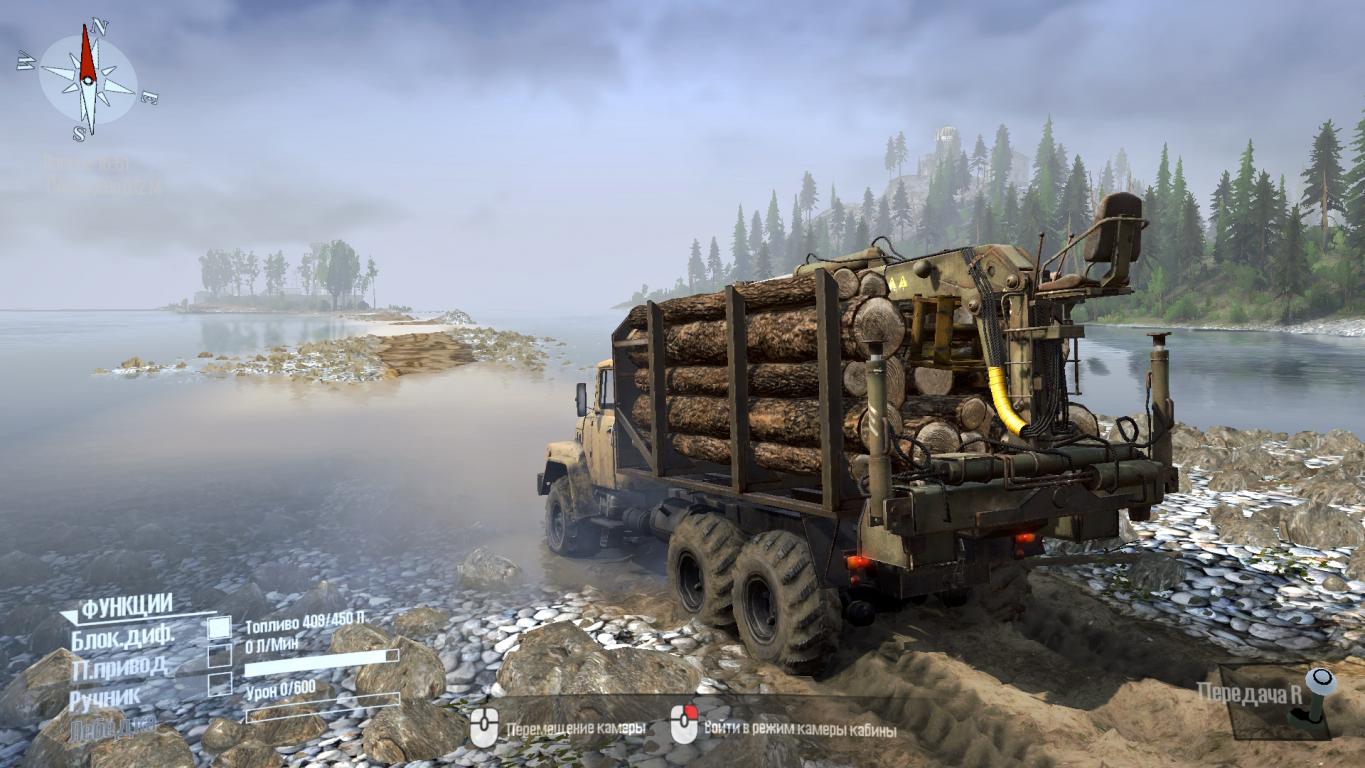Click the compass rose
This screenshot has width=1365, height=768.
coord(88,79)
